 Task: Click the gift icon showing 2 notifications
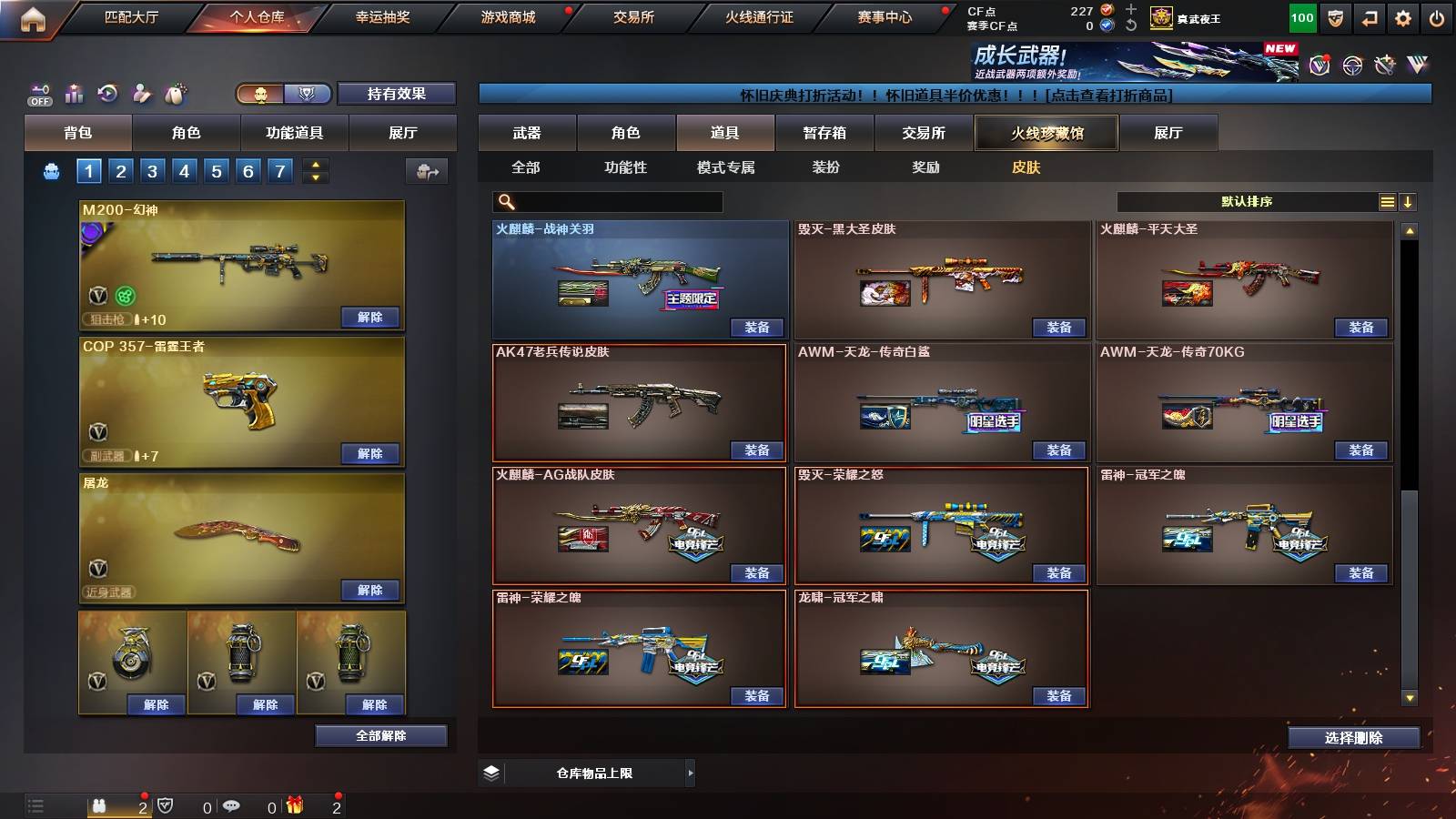click(295, 806)
